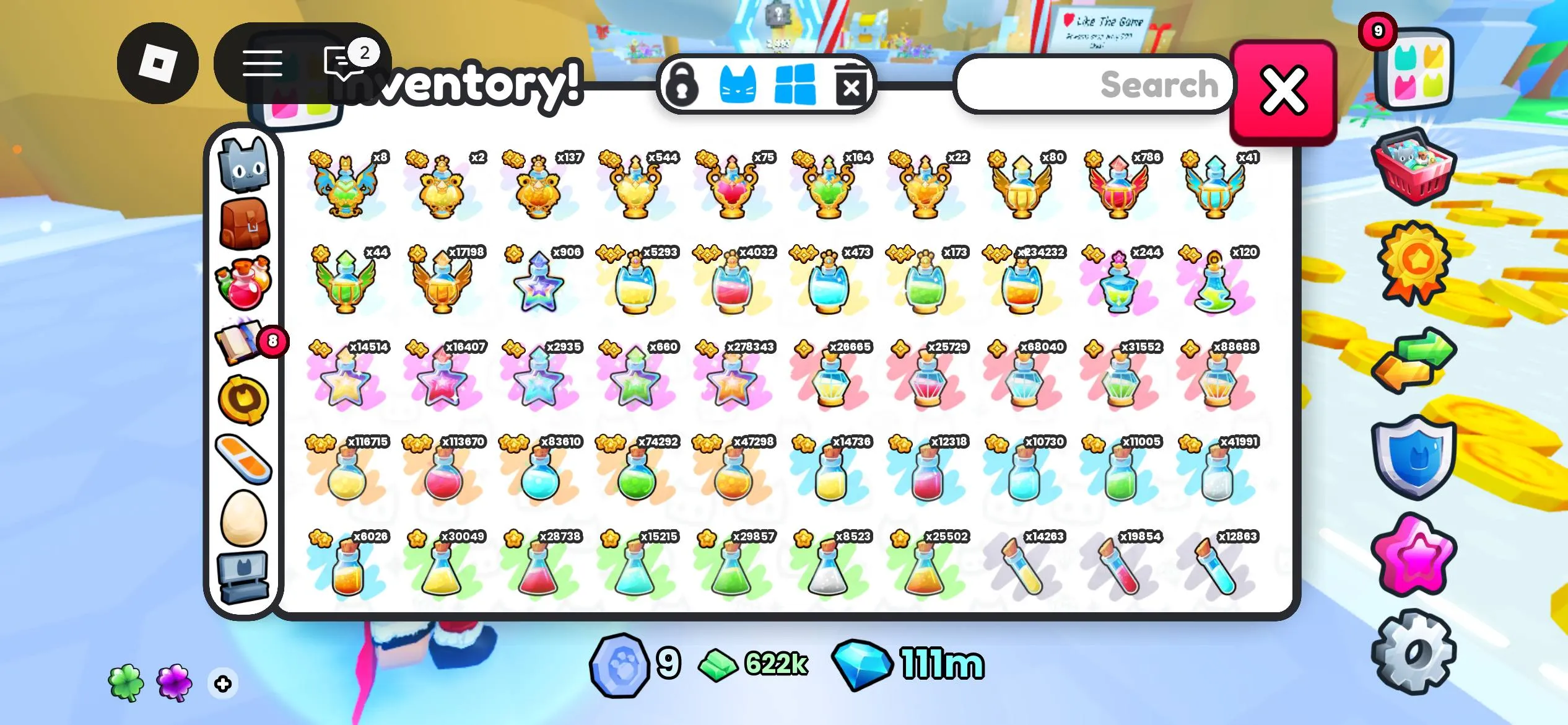This screenshot has width=1568, height=725.
Task: Click the Search input field
Action: click(x=1096, y=85)
